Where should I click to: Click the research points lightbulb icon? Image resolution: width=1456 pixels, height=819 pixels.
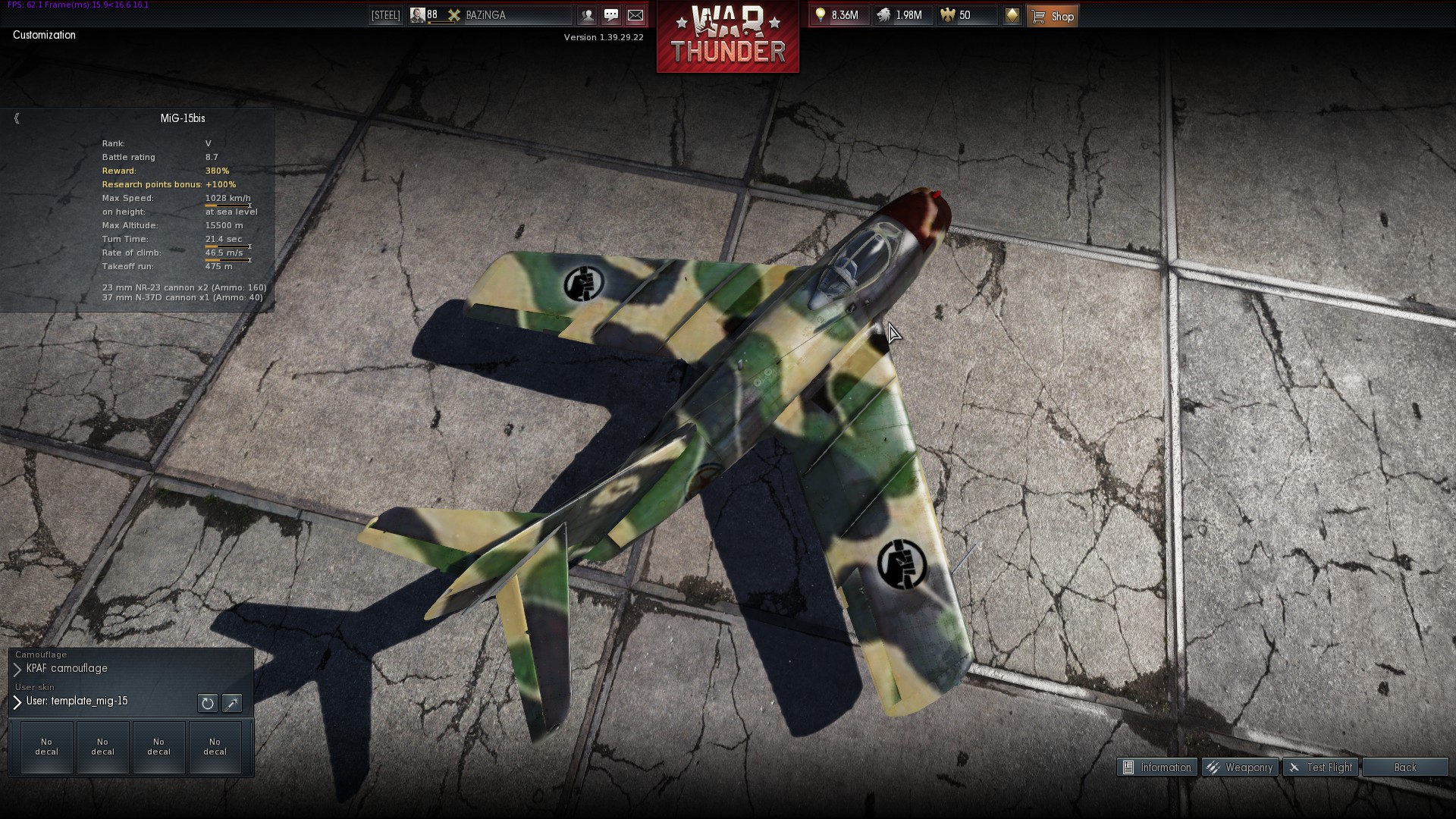pyautogui.click(x=821, y=14)
